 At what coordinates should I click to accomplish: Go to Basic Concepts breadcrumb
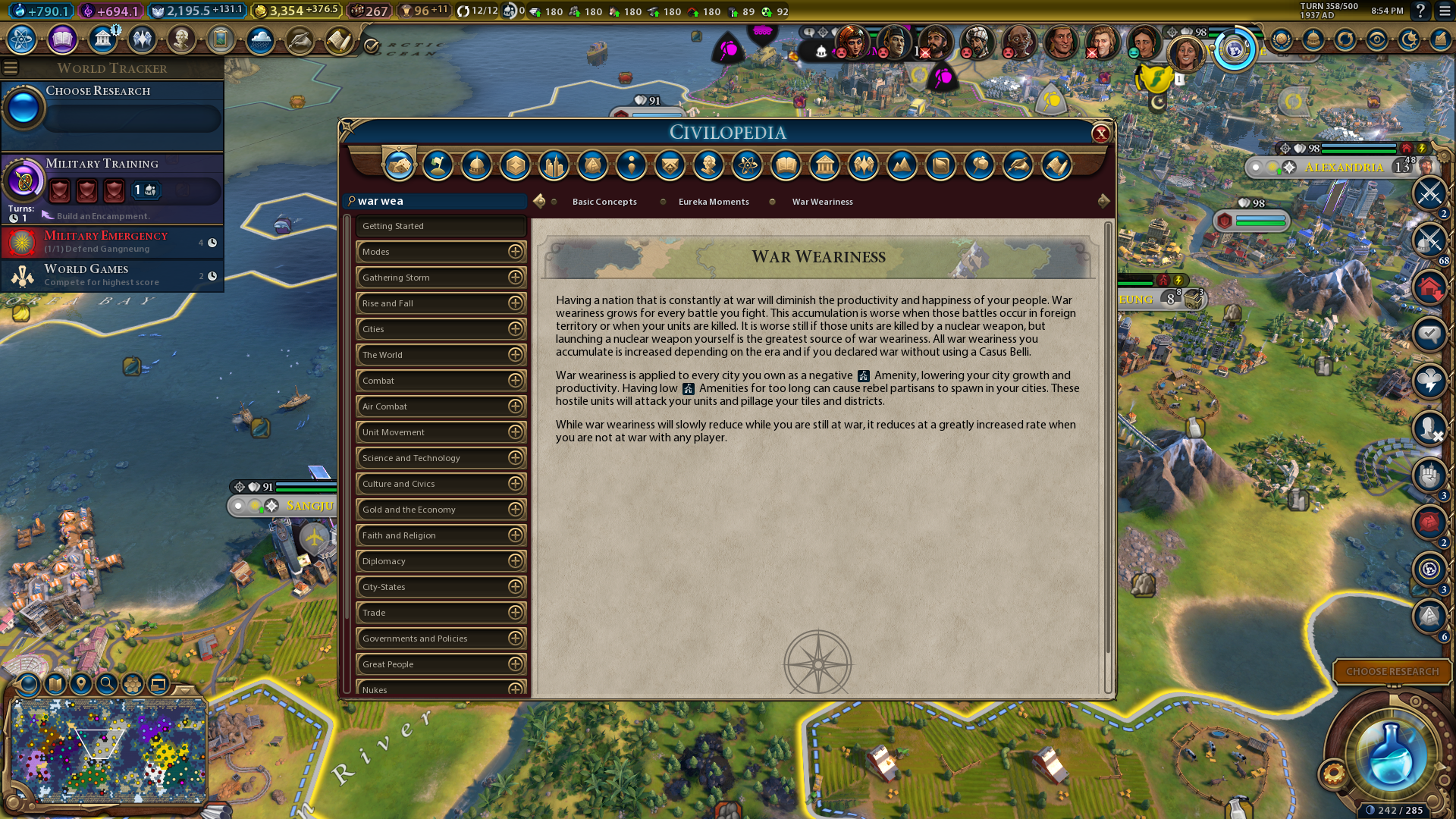click(604, 202)
